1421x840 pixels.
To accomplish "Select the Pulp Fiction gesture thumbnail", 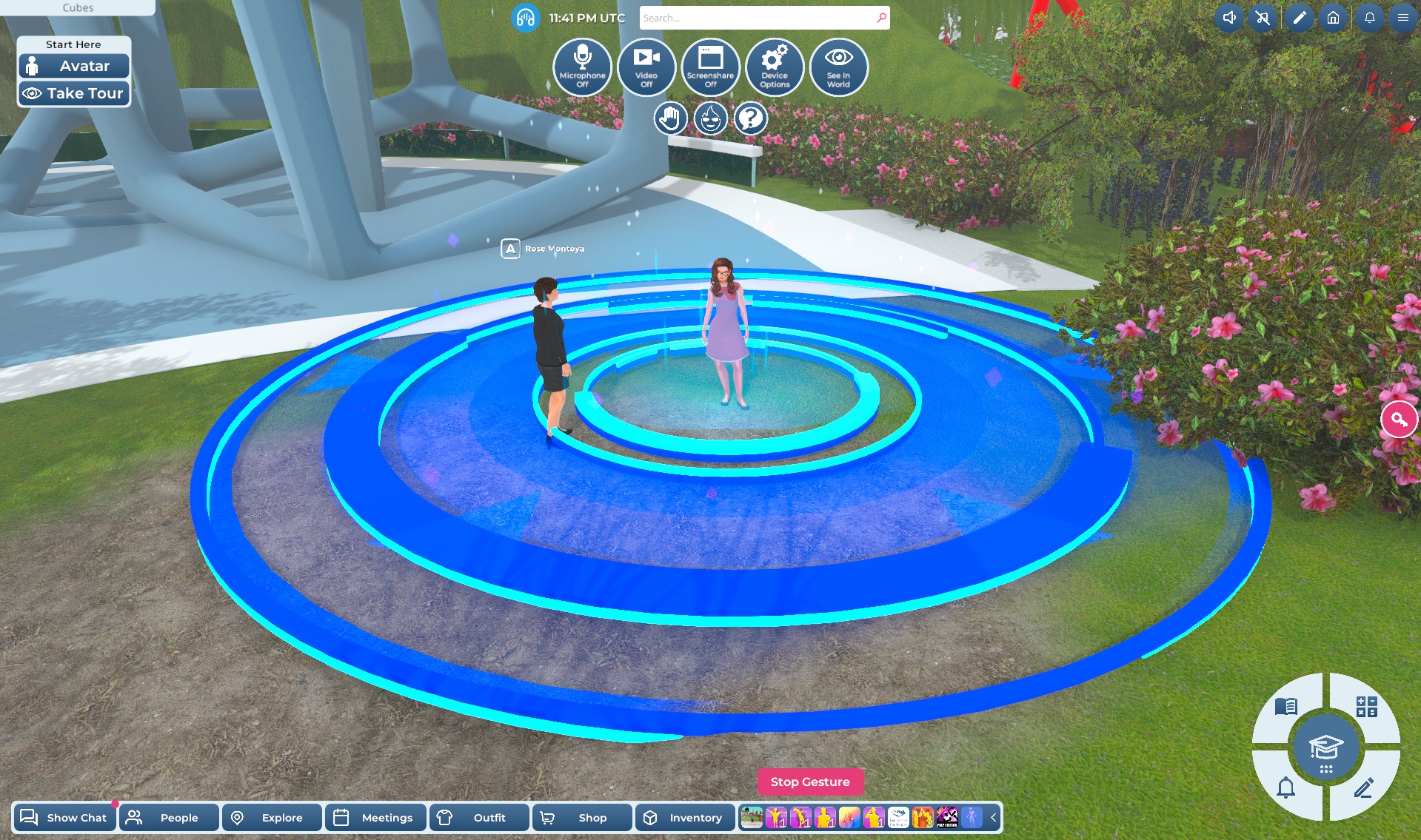I will point(946,818).
